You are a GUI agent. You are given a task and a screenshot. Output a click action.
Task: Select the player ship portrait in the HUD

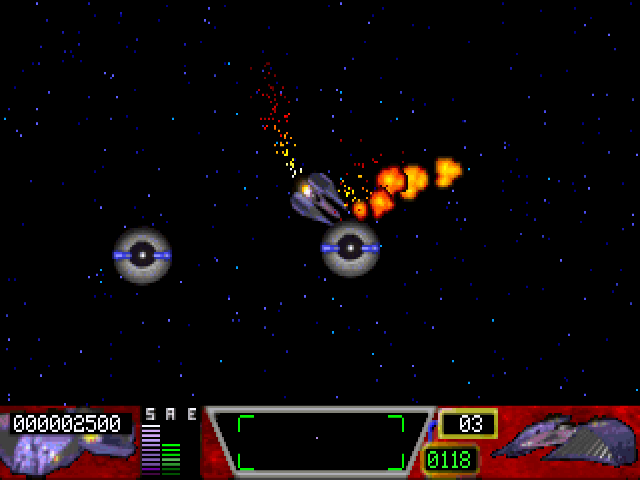(x=570, y=440)
